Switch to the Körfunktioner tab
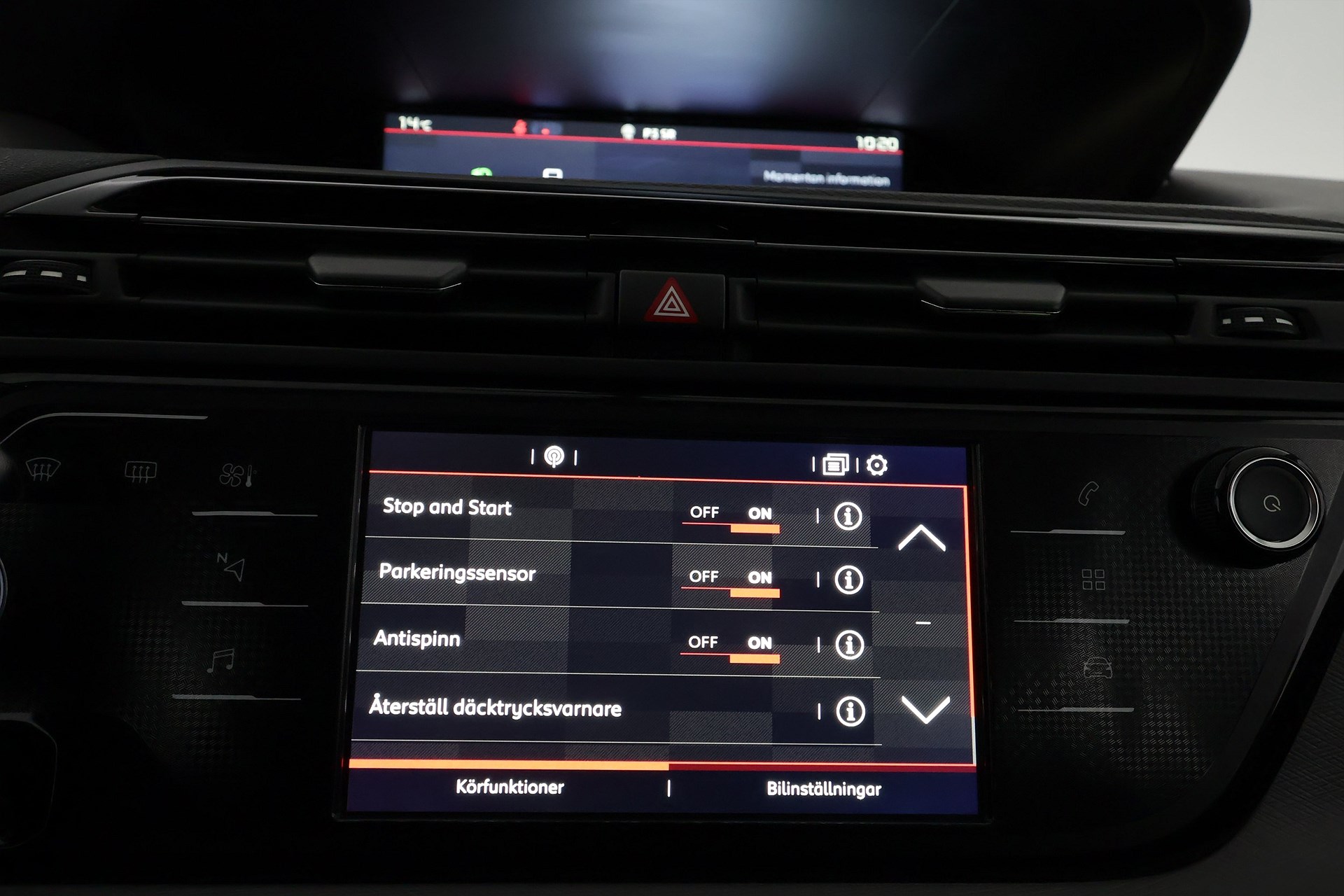Viewport: 1344px width, 896px height. (x=510, y=787)
